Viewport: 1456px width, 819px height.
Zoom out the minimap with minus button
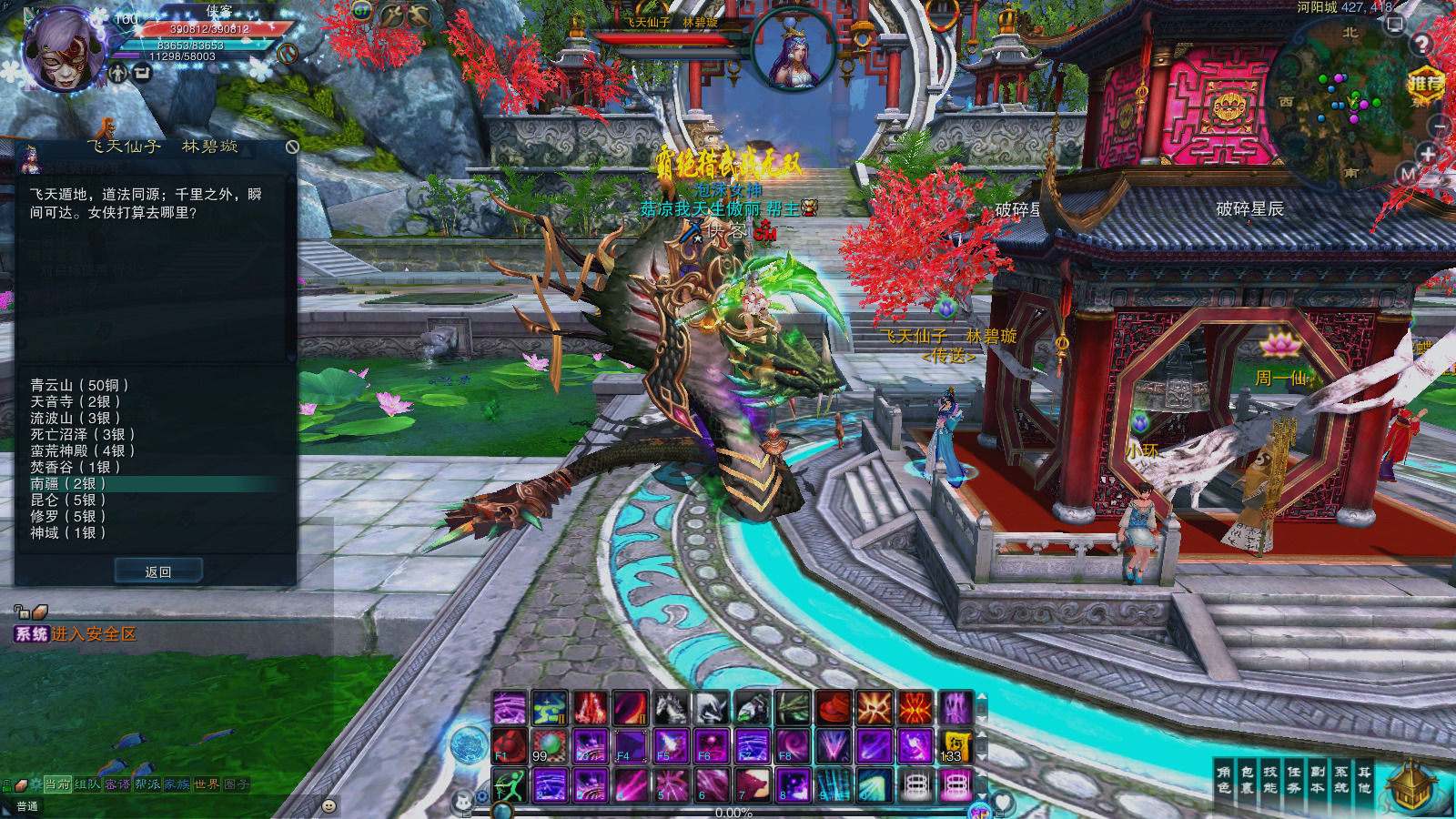[1439, 126]
